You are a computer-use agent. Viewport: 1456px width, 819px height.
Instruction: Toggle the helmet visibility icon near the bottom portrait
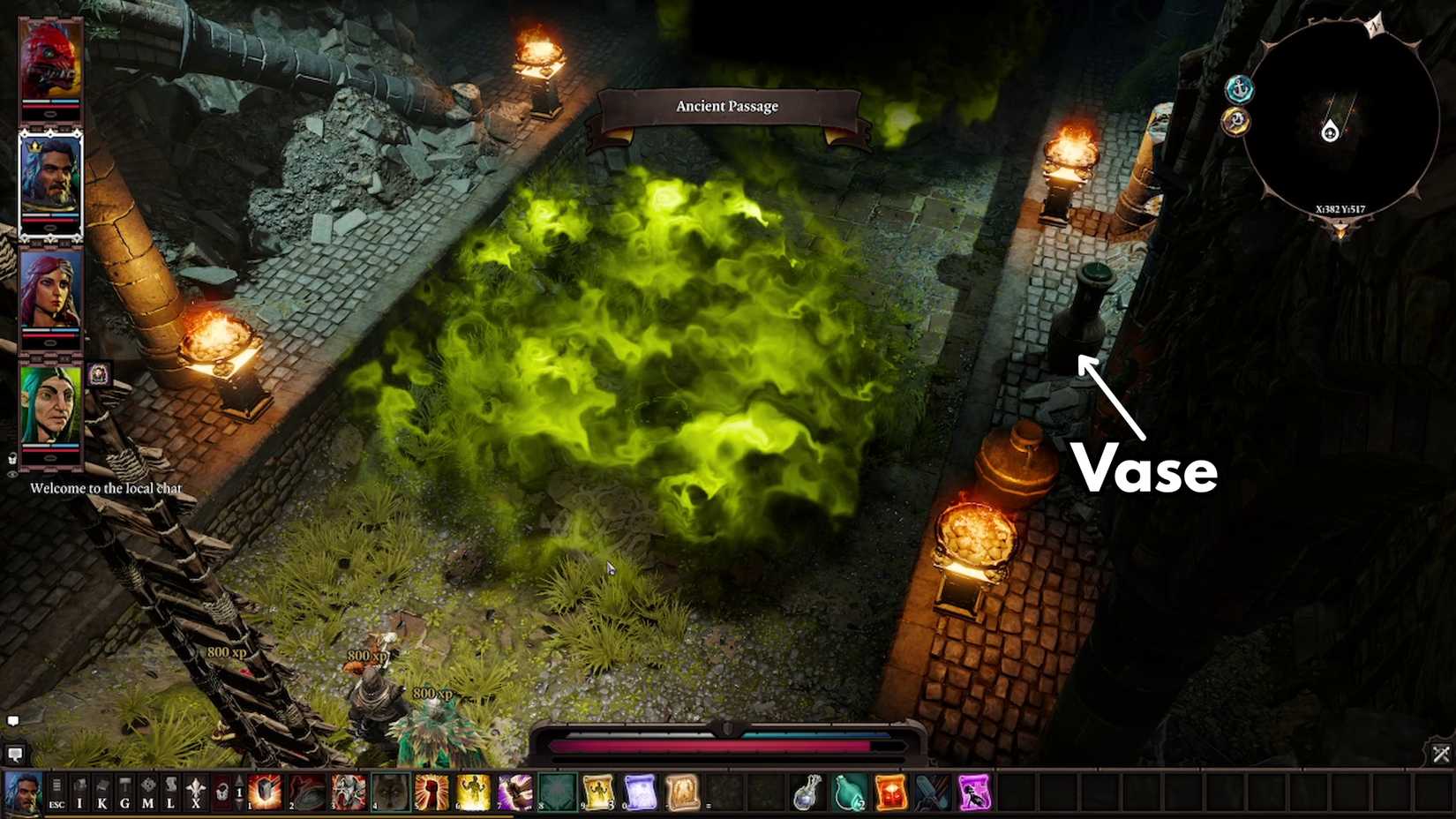pyautogui.click(x=13, y=458)
